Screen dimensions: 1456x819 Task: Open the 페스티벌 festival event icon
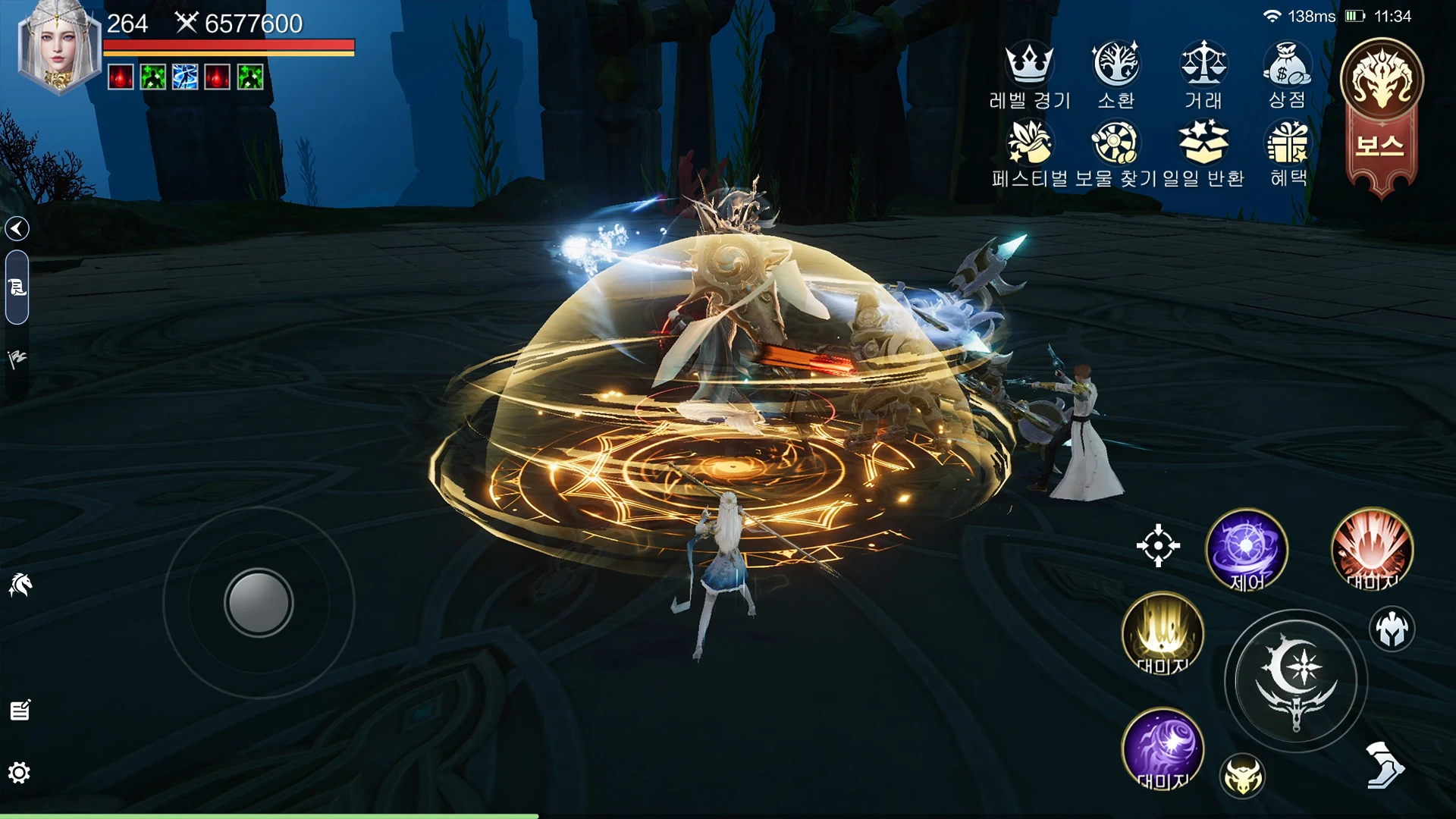click(1029, 143)
